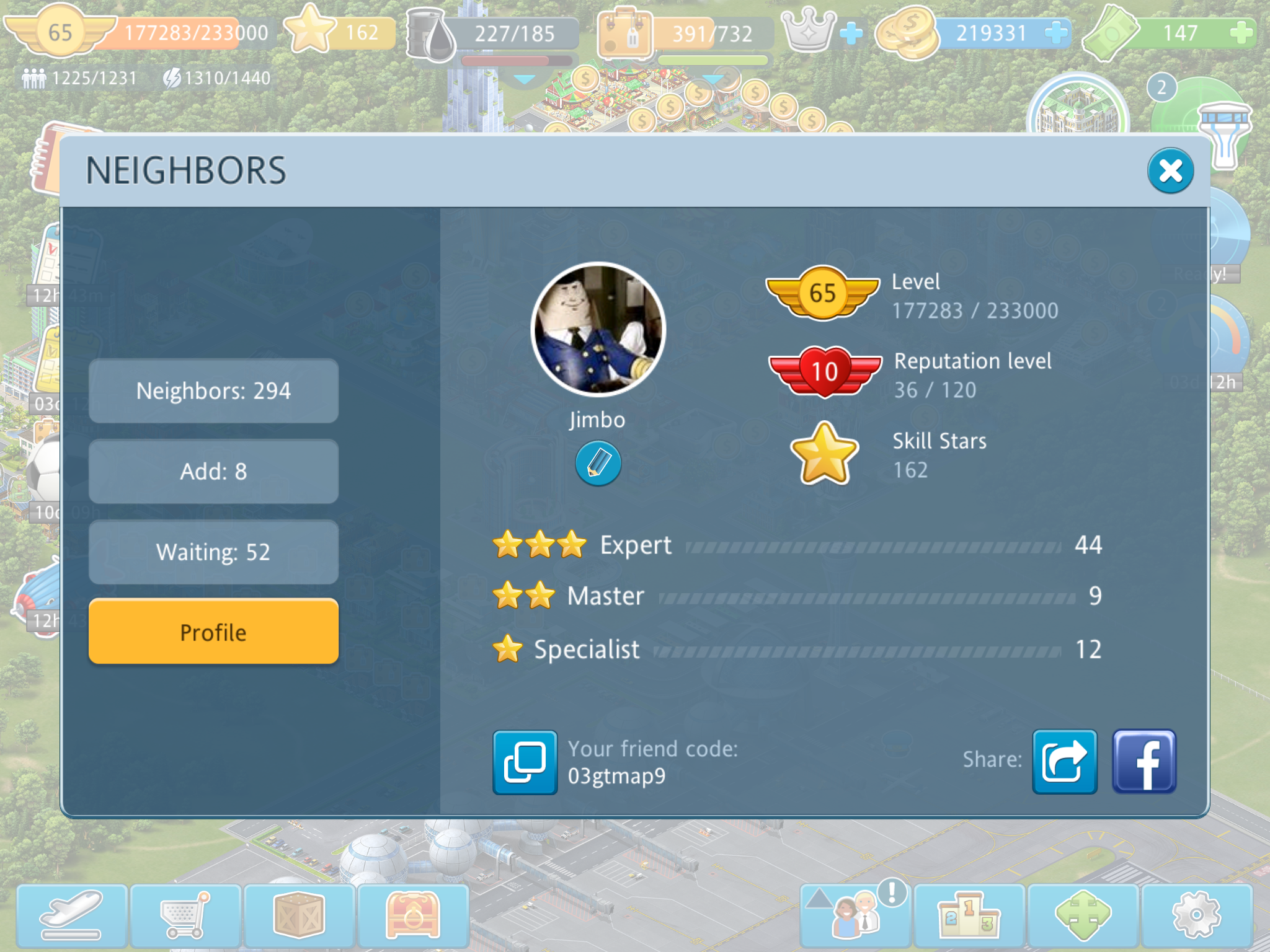Copy your friend code
This screenshot has width=1270, height=952.
(x=525, y=762)
